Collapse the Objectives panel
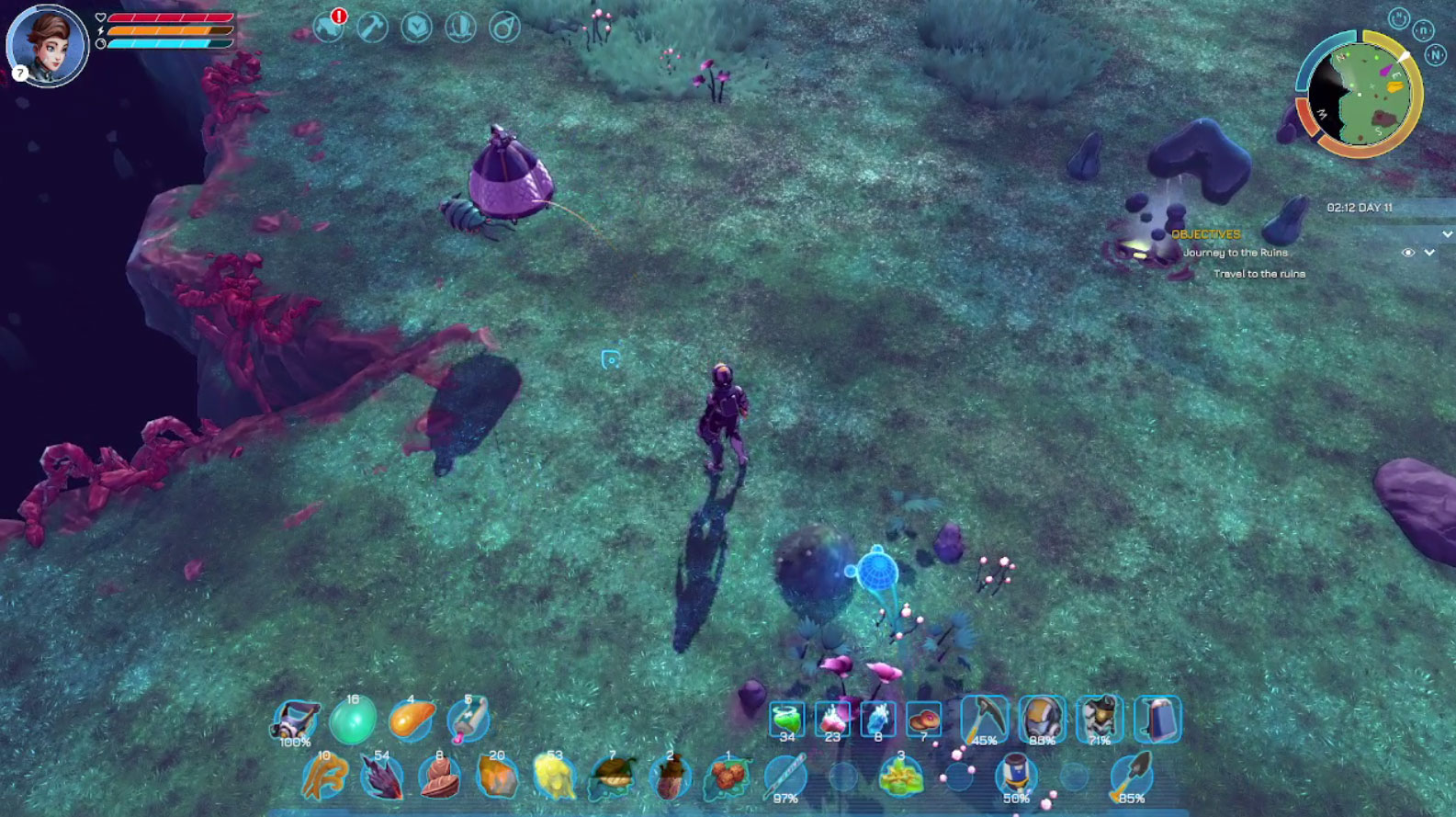1456x817 pixels. [x=1447, y=234]
